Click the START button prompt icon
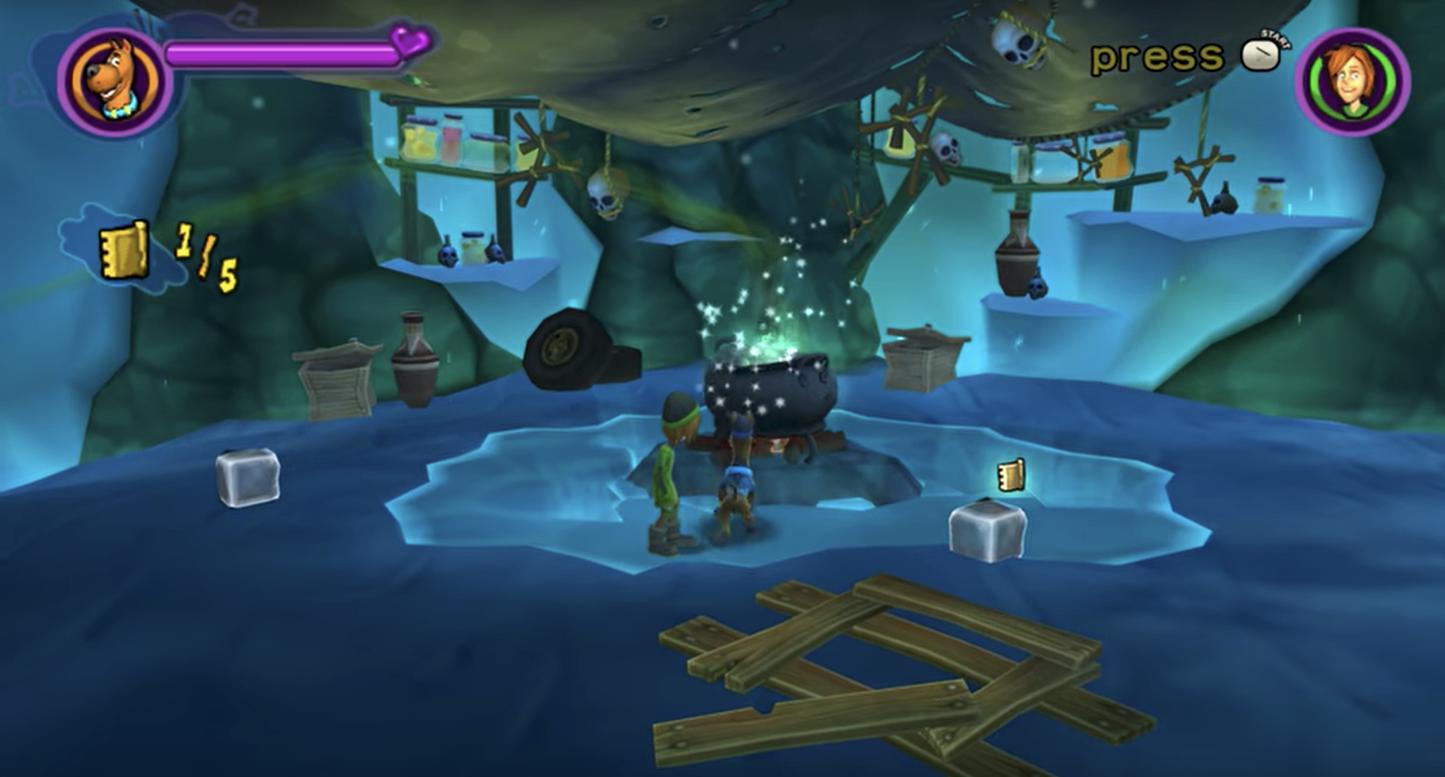Screen dimensions: 1445x777 tap(1258, 57)
